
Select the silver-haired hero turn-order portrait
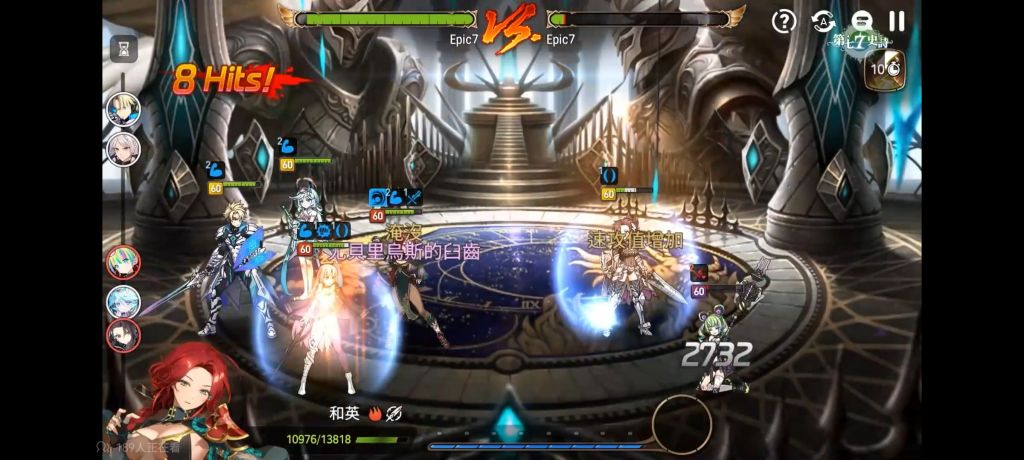pyautogui.click(x=123, y=149)
